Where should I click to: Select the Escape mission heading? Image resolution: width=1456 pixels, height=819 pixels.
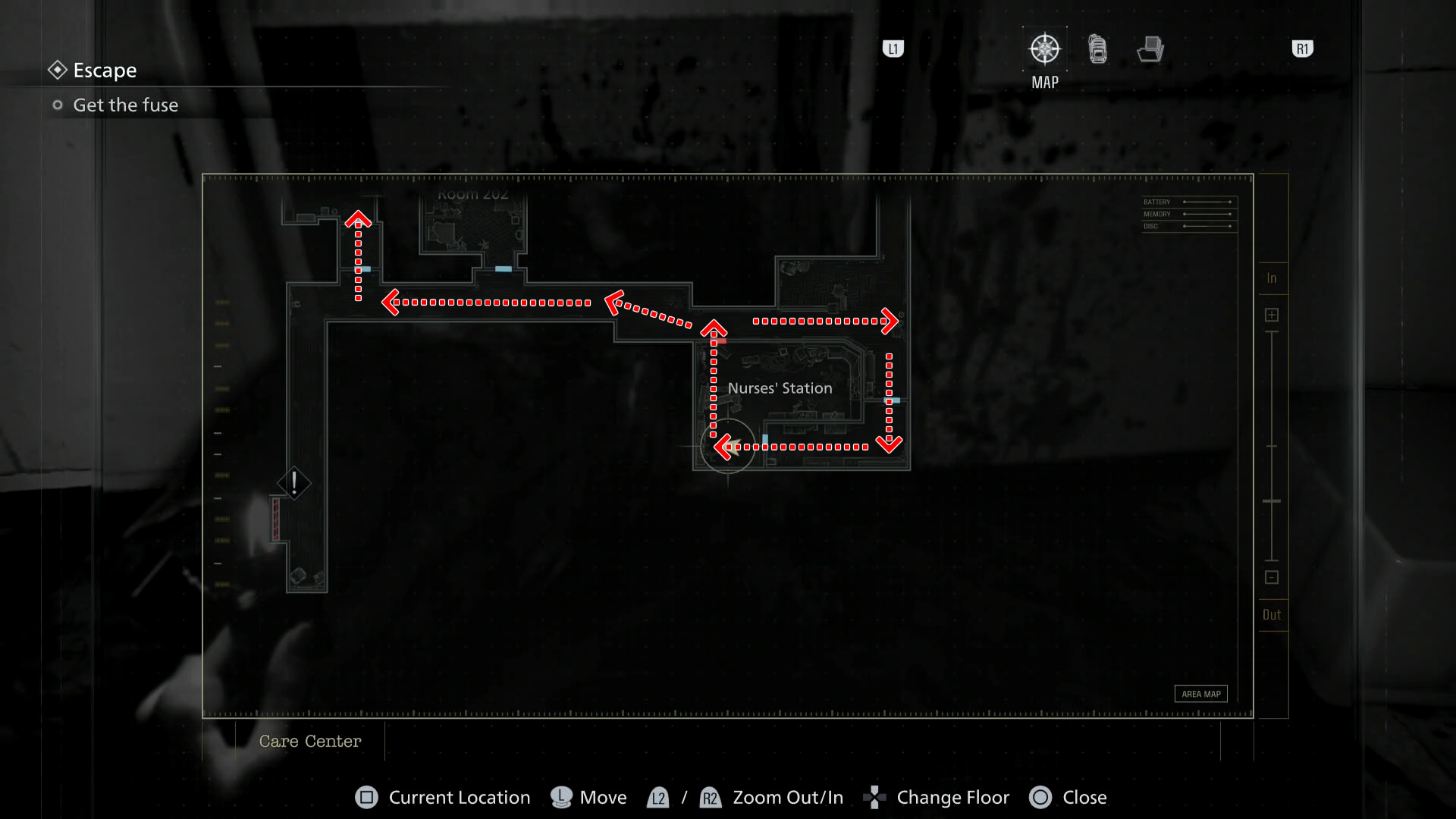click(104, 70)
